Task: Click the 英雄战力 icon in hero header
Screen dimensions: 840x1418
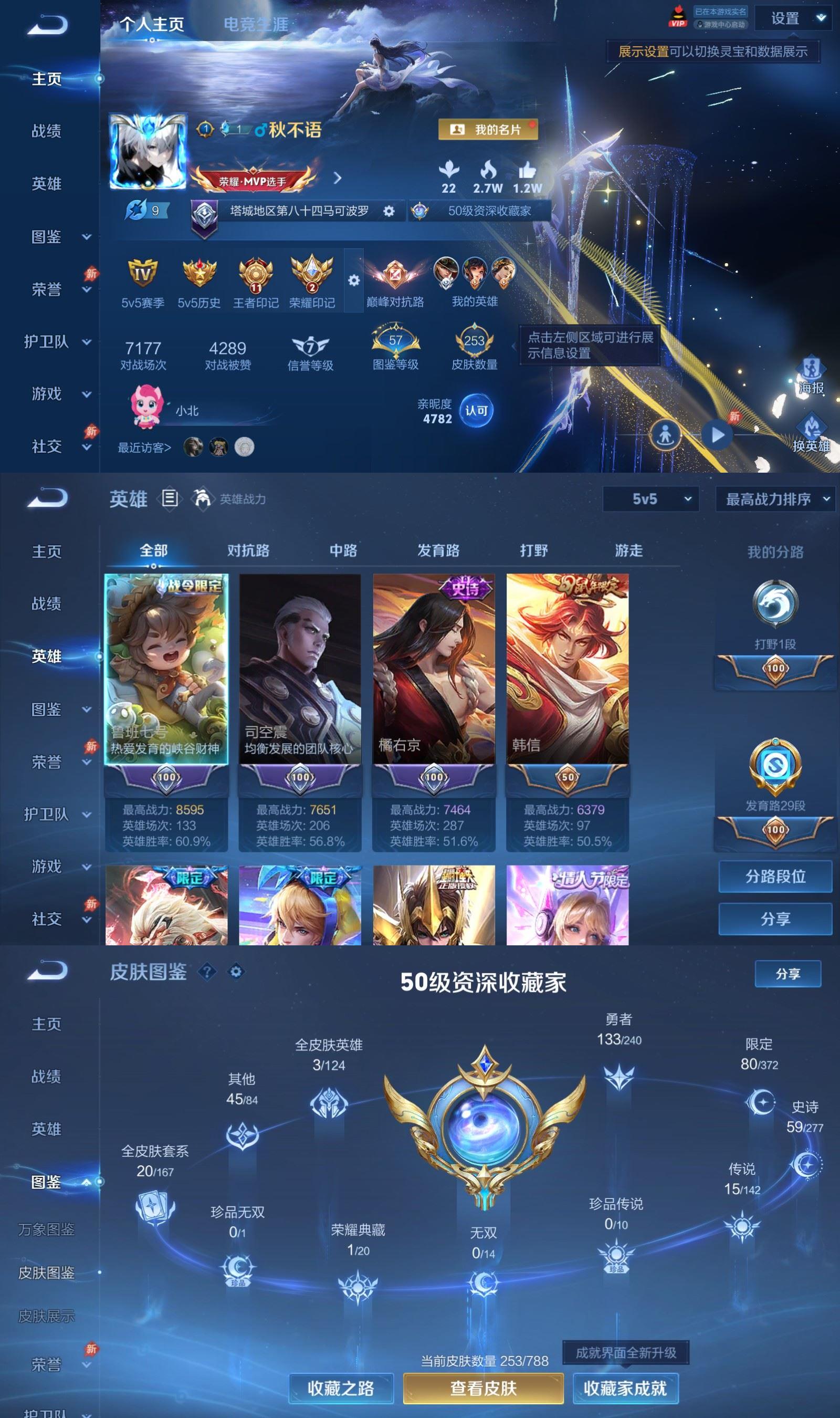Action: click(202, 499)
